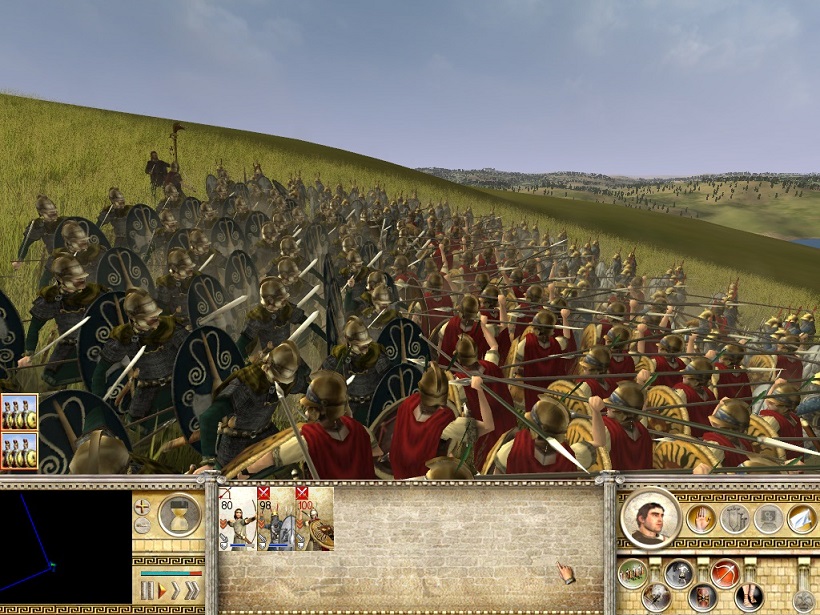Click the upper reinforcement soldiers card
The height and width of the screenshot is (615, 820).
pyautogui.click(x=19, y=411)
